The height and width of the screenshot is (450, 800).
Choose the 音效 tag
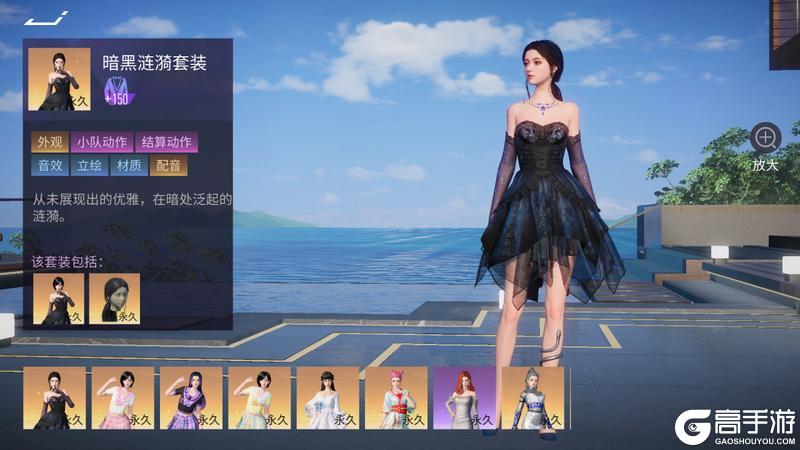pos(50,165)
